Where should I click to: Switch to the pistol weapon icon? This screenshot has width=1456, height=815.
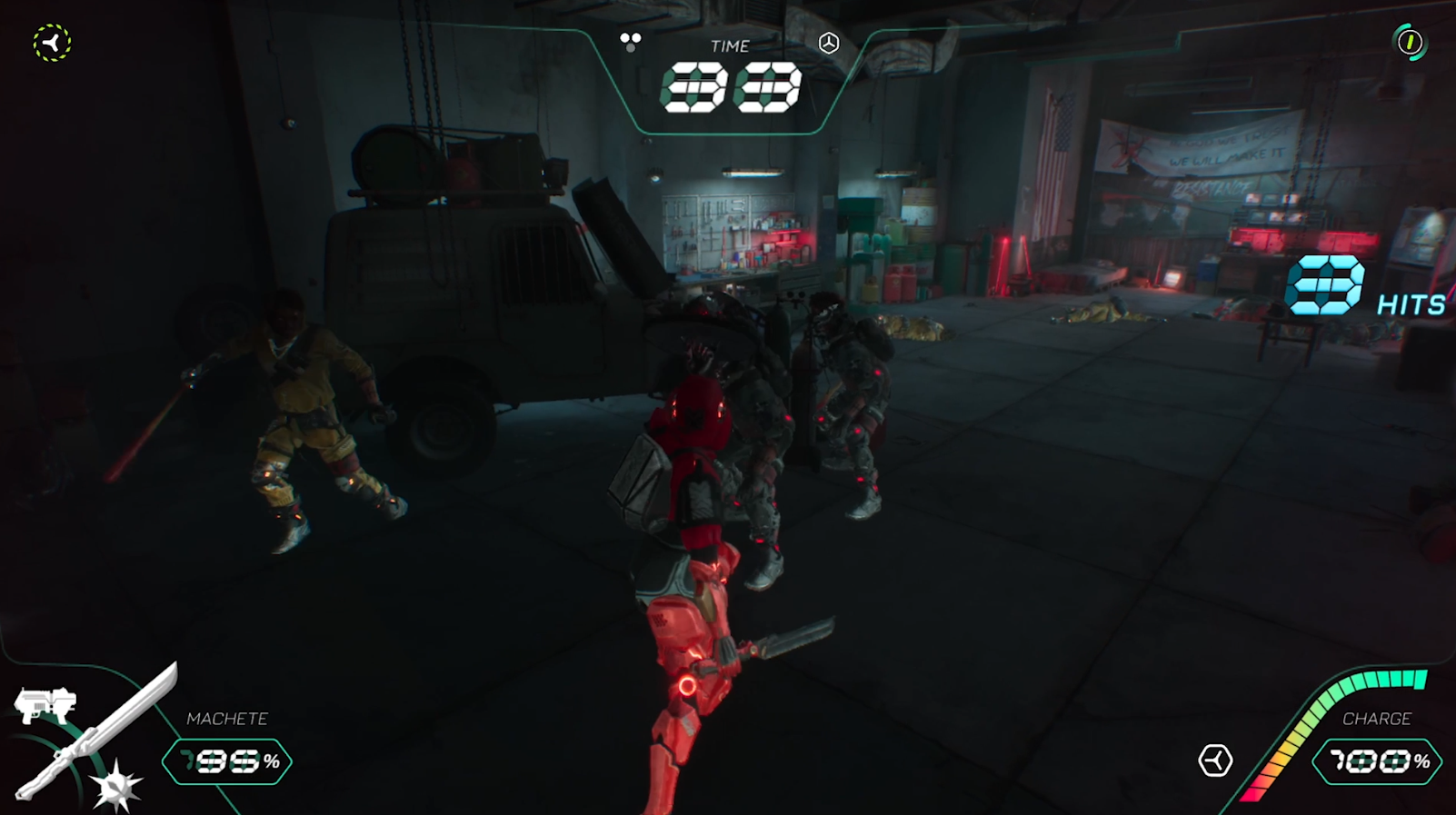44,705
